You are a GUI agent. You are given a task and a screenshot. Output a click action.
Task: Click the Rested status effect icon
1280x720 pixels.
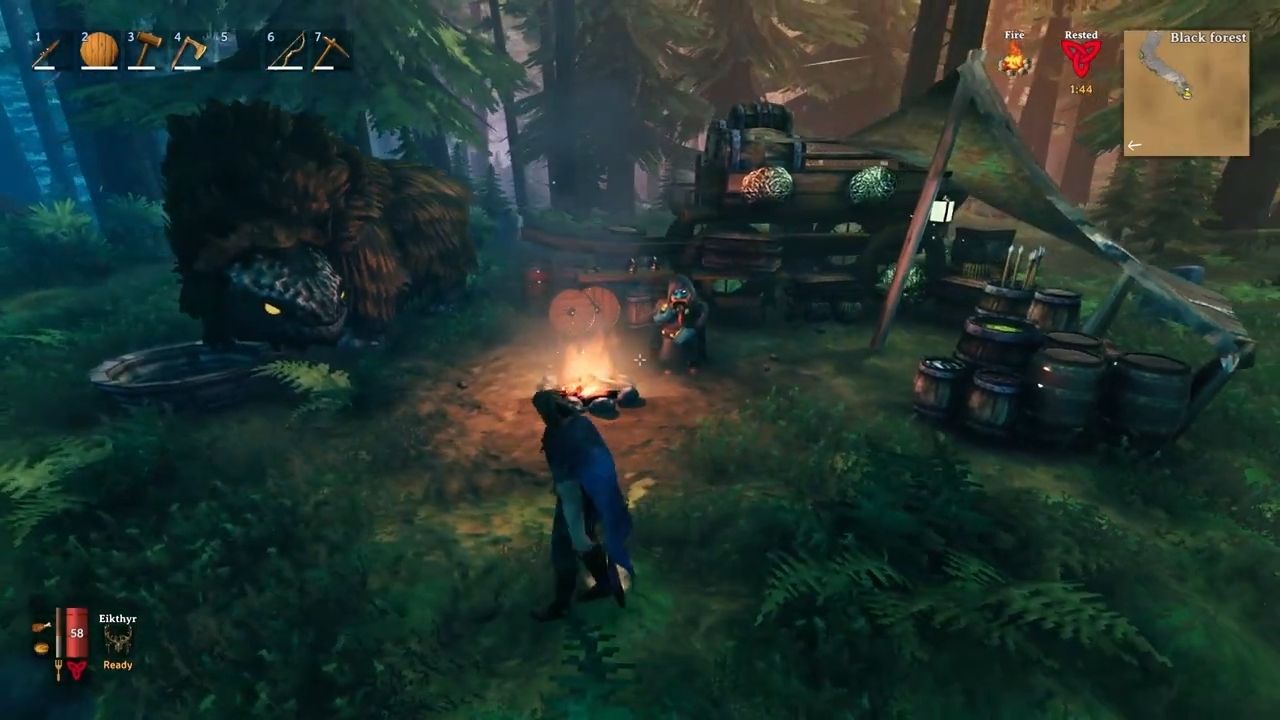(1080, 57)
